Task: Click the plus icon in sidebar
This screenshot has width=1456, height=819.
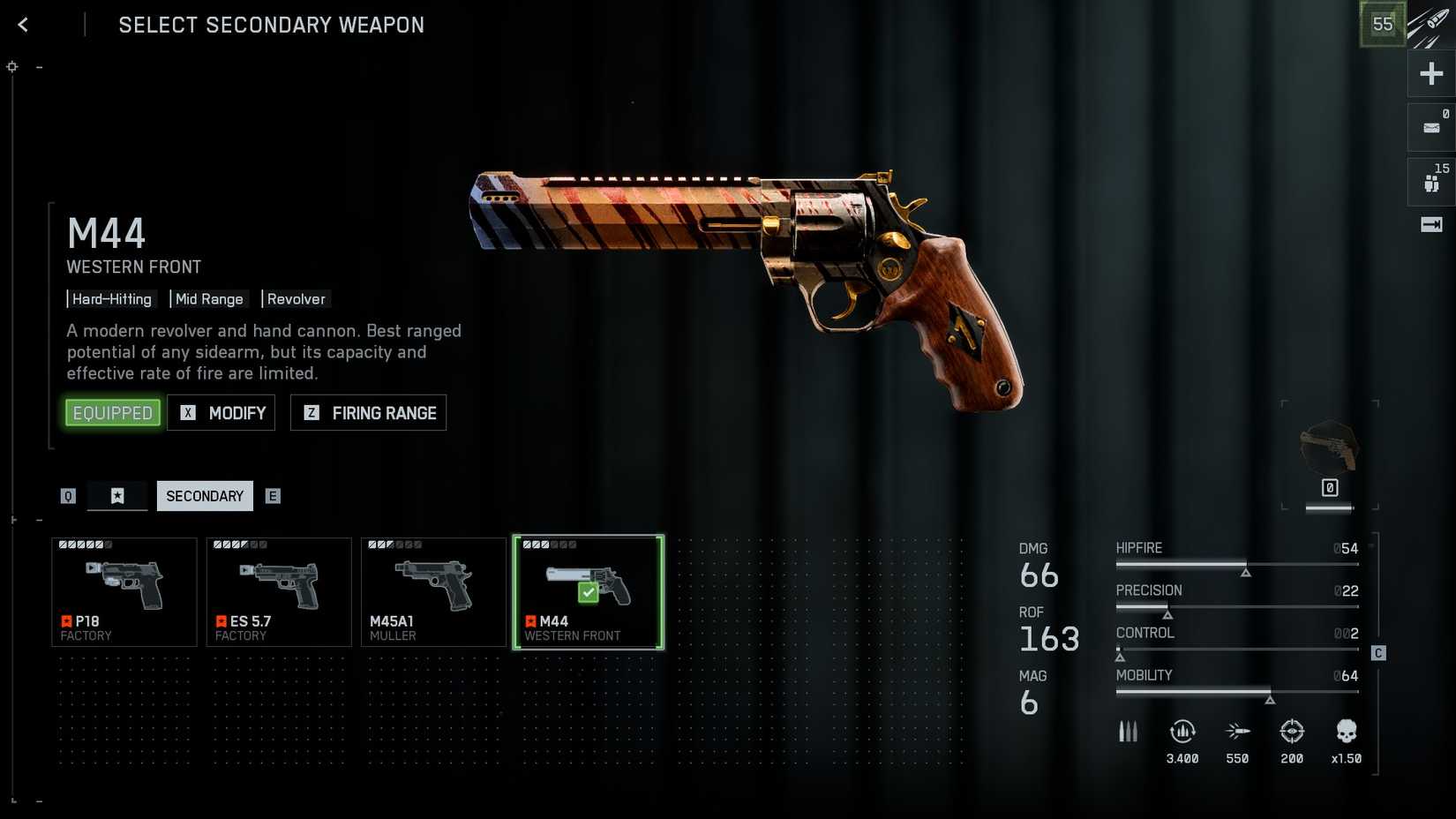Action: click(x=1431, y=73)
